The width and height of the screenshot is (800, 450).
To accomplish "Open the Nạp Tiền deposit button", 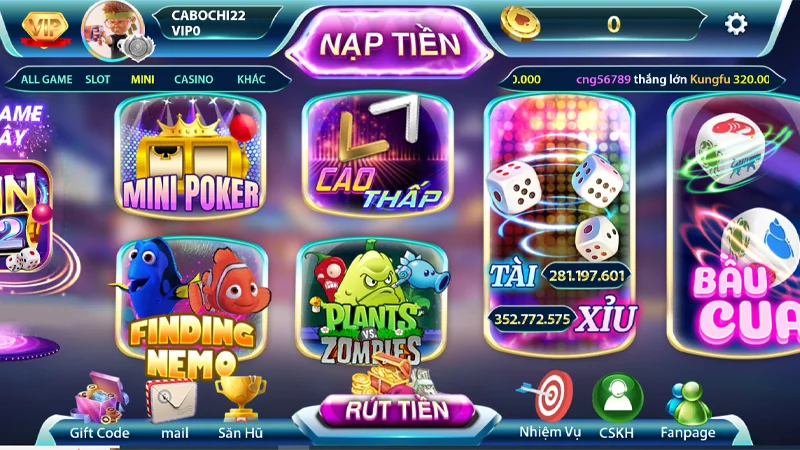I will click(x=390, y=44).
